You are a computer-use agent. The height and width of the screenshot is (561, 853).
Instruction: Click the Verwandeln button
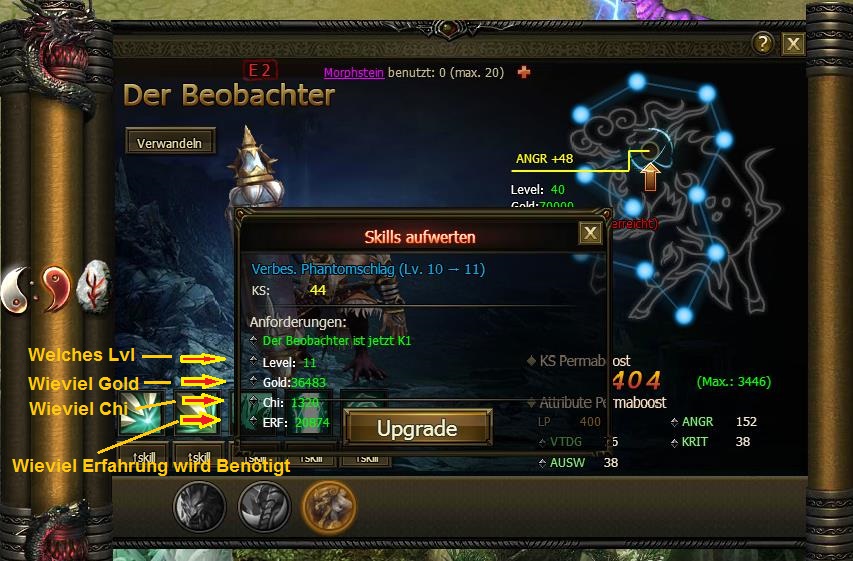click(x=170, y=142)
